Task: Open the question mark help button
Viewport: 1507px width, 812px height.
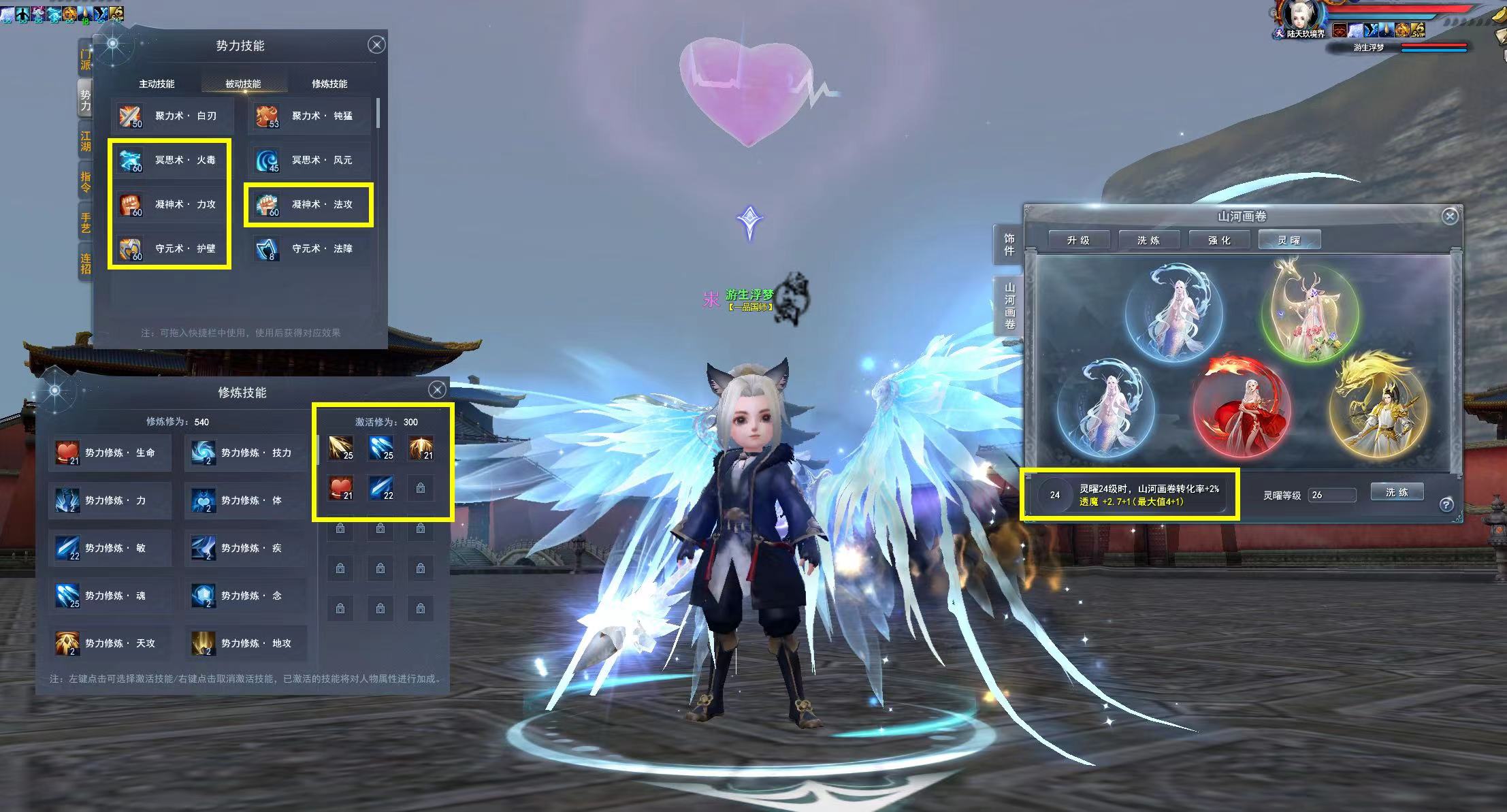Action: (1446, 504)
